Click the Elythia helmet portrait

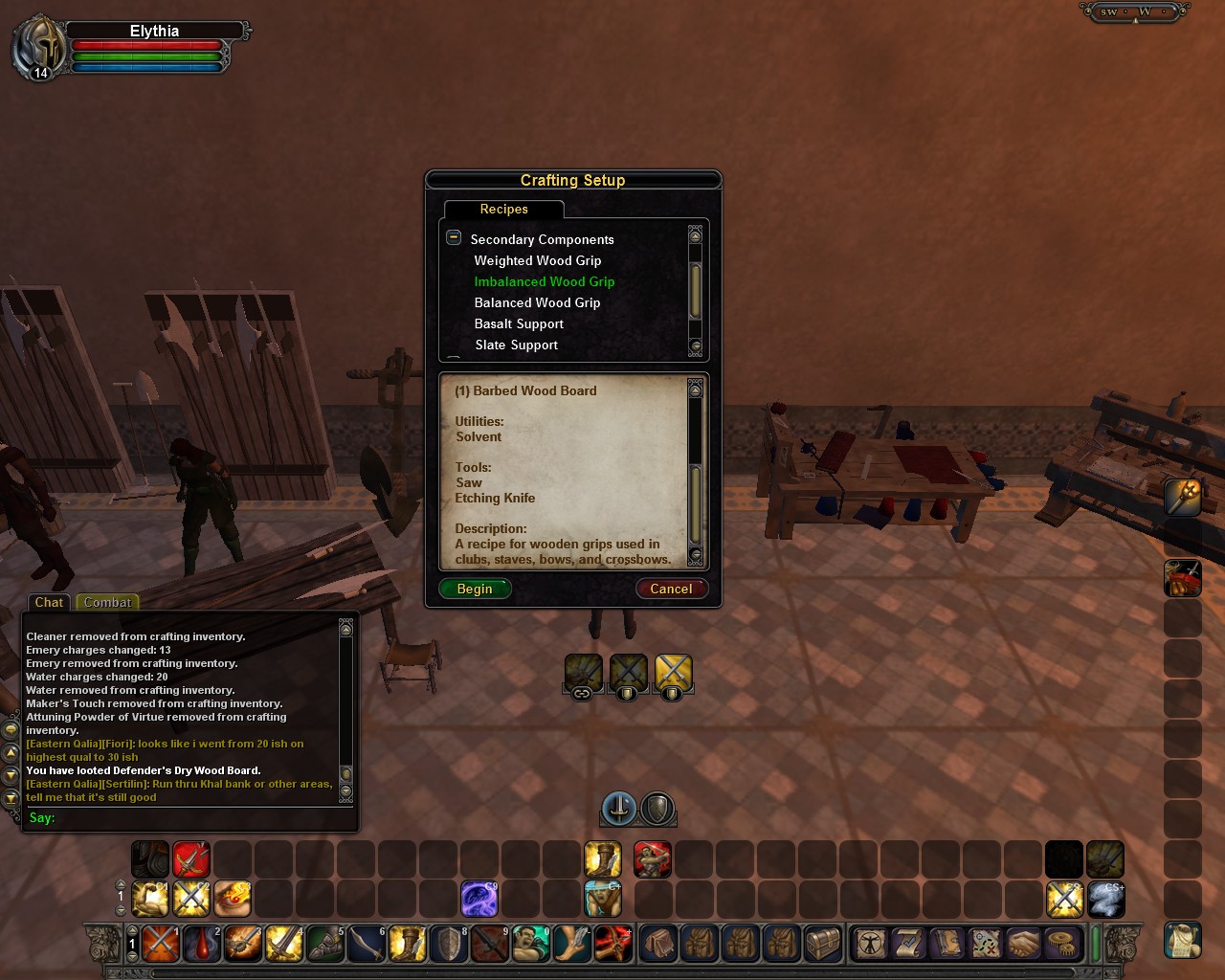coord(38,46)
